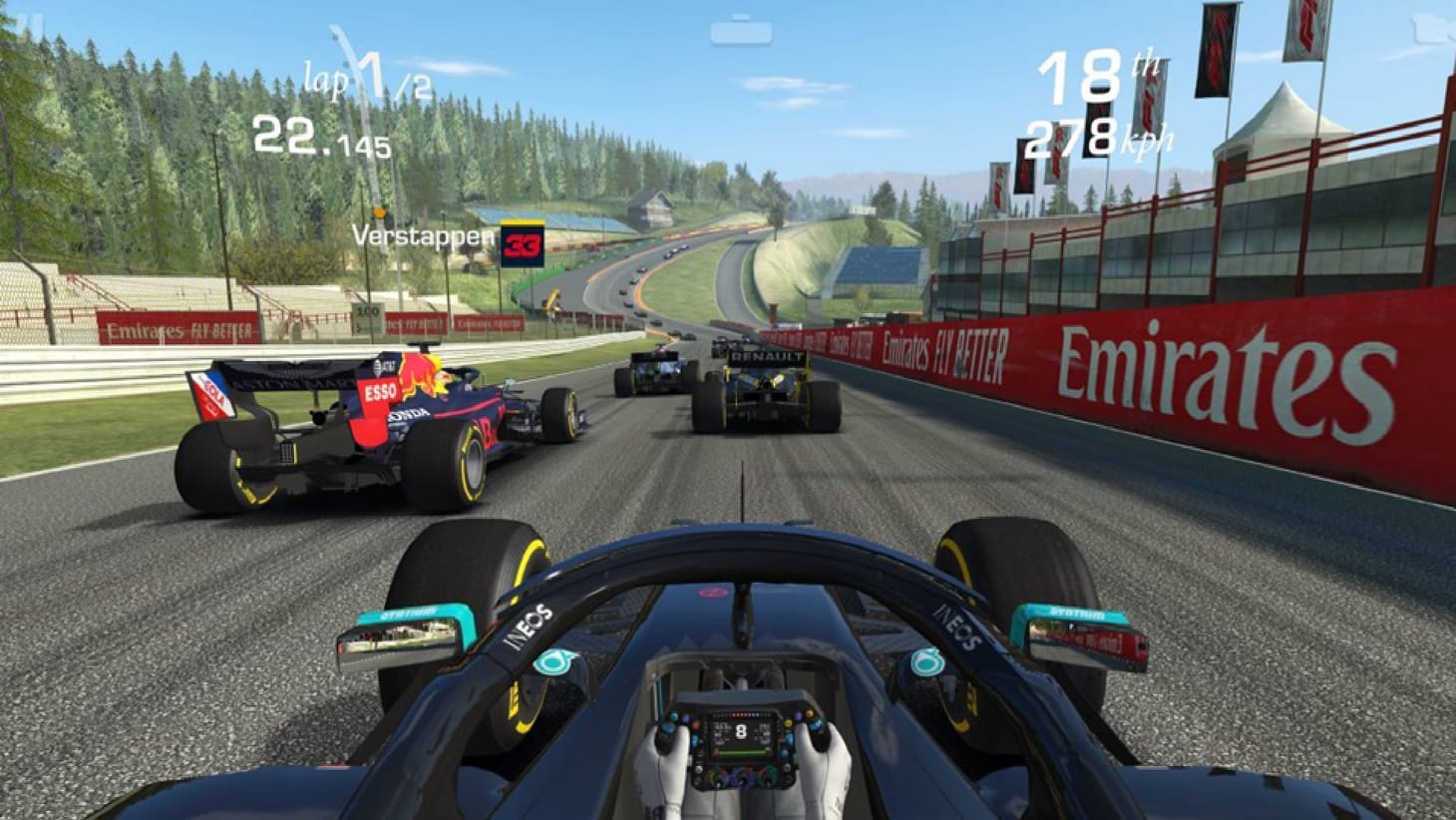Select the 18th position indicator

1096,77
